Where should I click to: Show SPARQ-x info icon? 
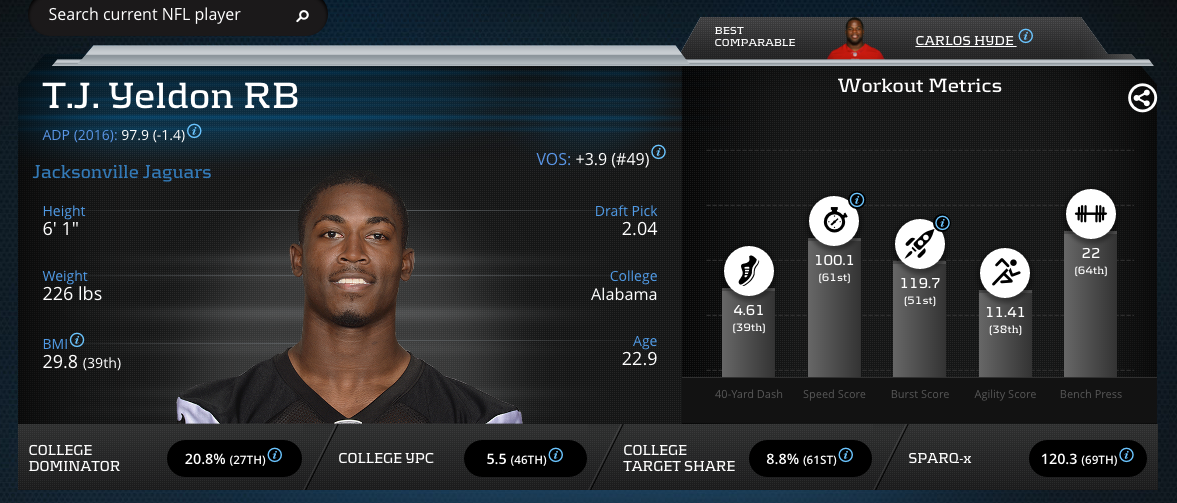point(1127,456)
